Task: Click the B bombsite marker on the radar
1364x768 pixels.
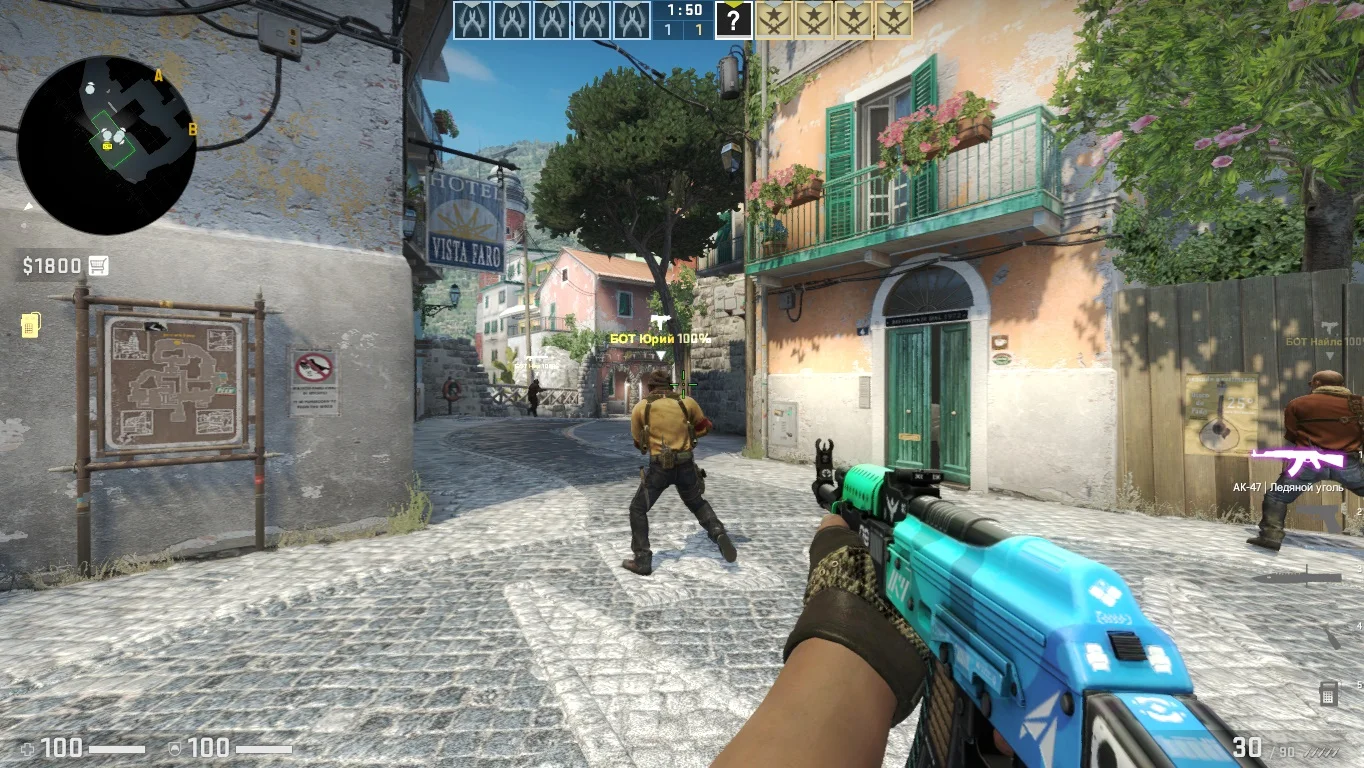Action: (x=193, y=128)
